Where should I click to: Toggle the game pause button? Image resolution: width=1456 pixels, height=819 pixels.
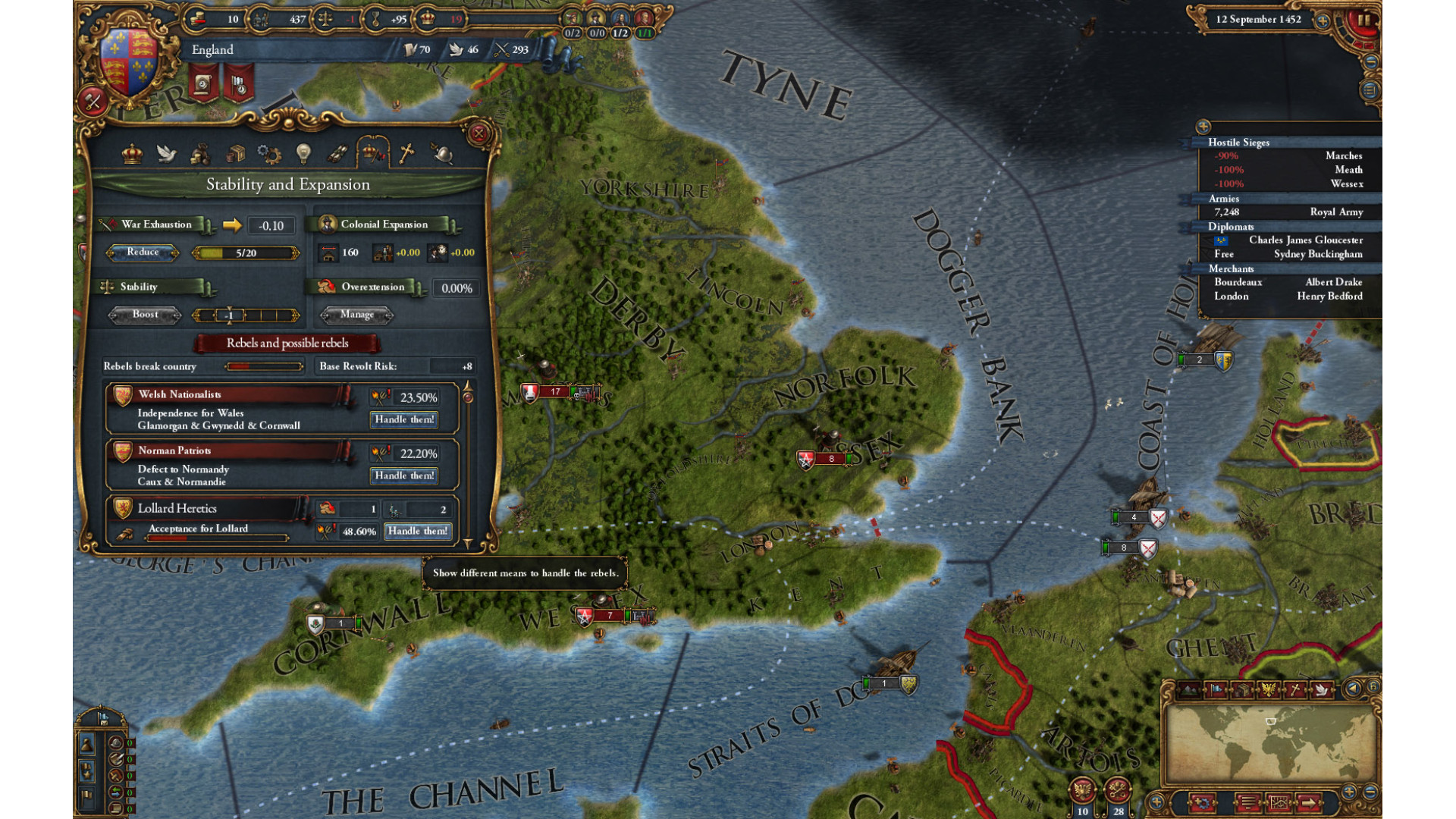(x=1363, y=20)
